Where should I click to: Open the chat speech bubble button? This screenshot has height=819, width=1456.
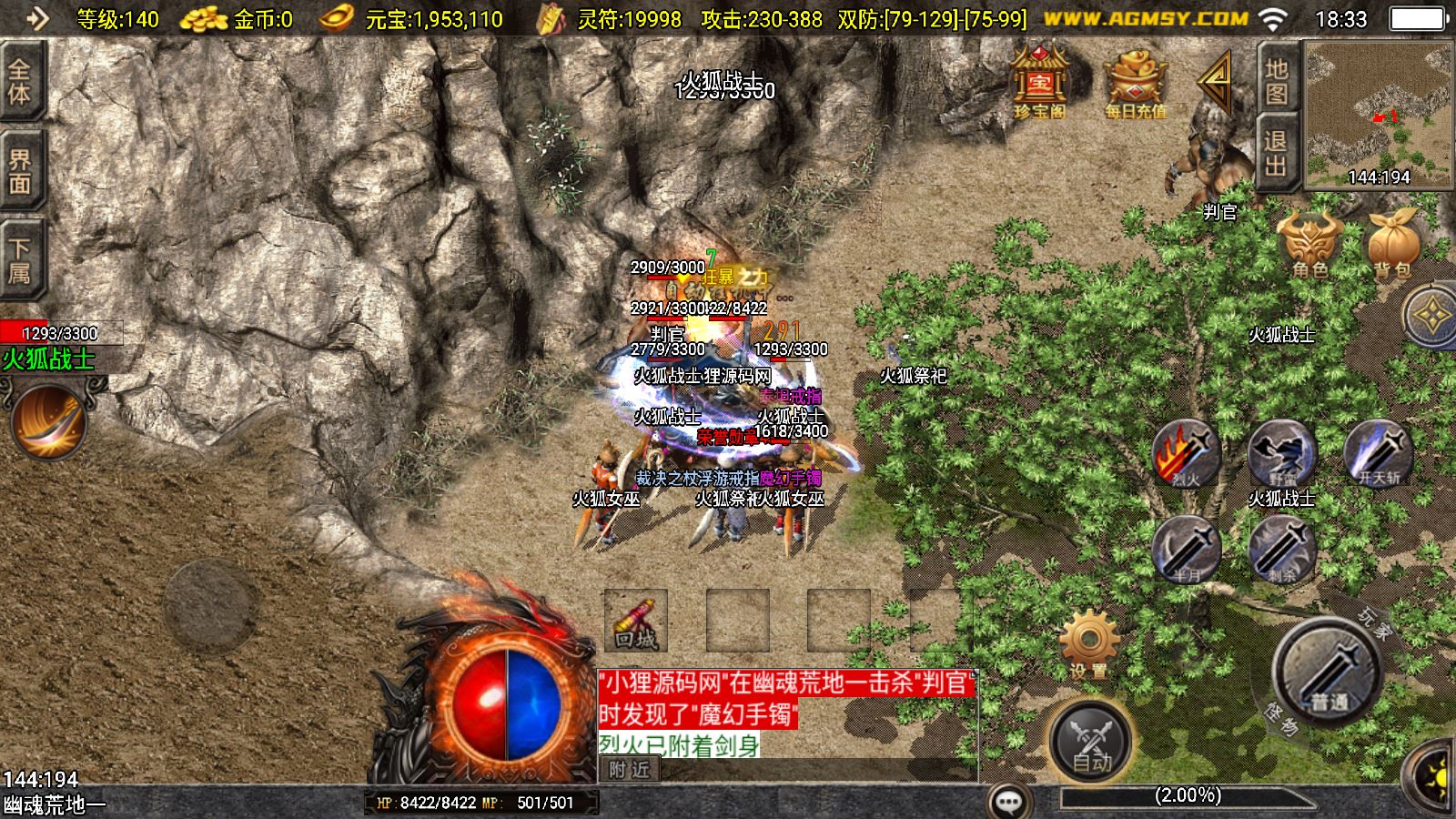pos(1009,802)
